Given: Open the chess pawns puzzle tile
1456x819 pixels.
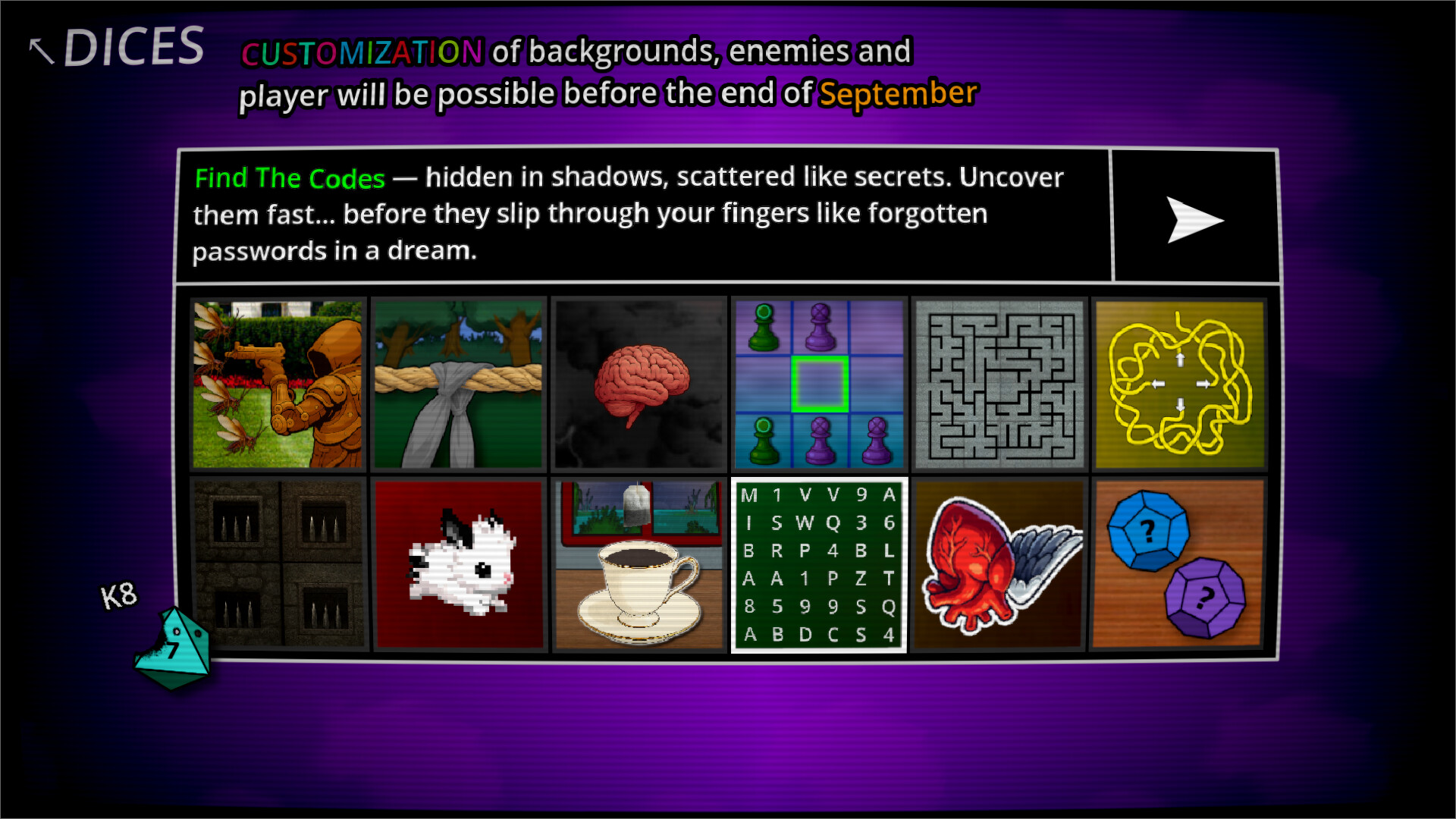Looking at the screenshot, I should pos(819,384).
